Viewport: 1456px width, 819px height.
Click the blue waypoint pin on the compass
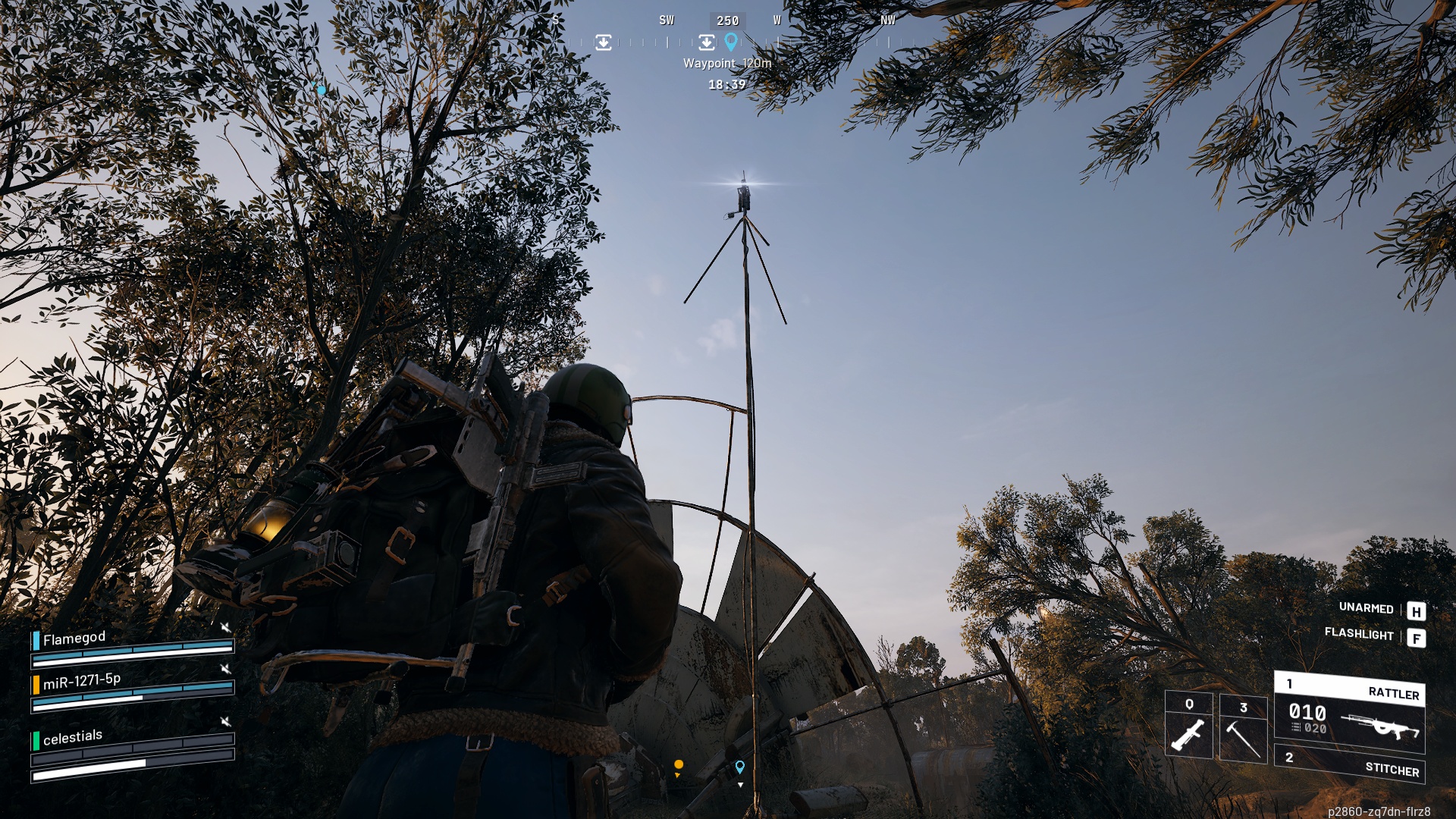[x=731, y=42]
